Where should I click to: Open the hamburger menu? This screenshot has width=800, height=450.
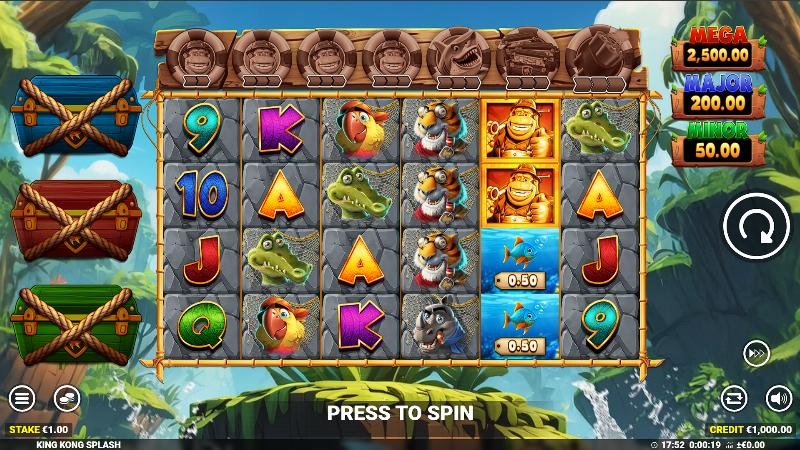point(22,398)
